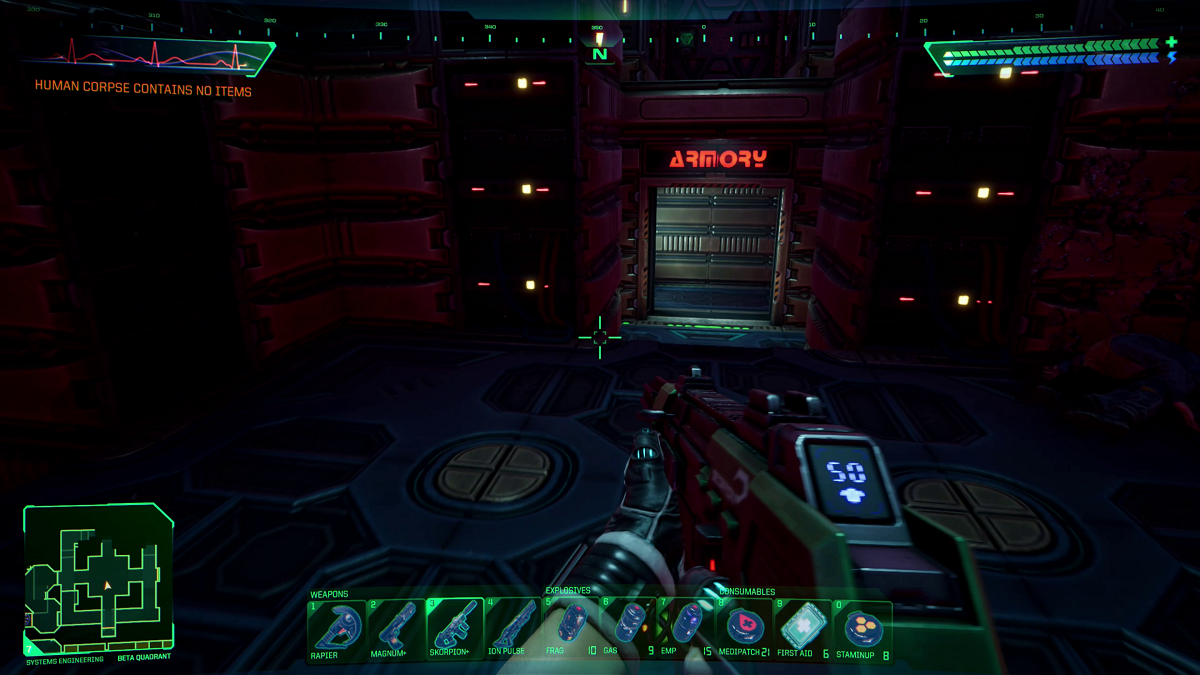Viewport: 1200px width, 675px height.
Task: Switch to the Ion Pulse rifle
Action: [x=513, y=629]
